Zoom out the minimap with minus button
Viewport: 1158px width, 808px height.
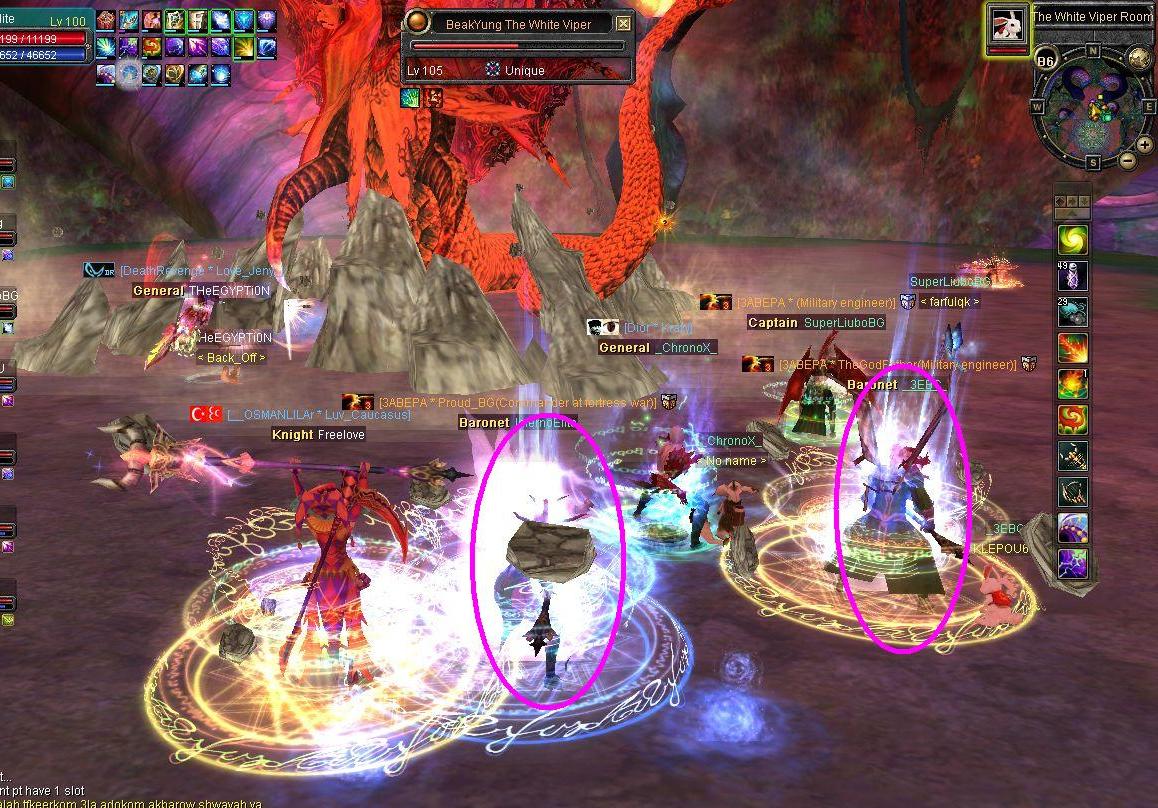pos(1128,160)
